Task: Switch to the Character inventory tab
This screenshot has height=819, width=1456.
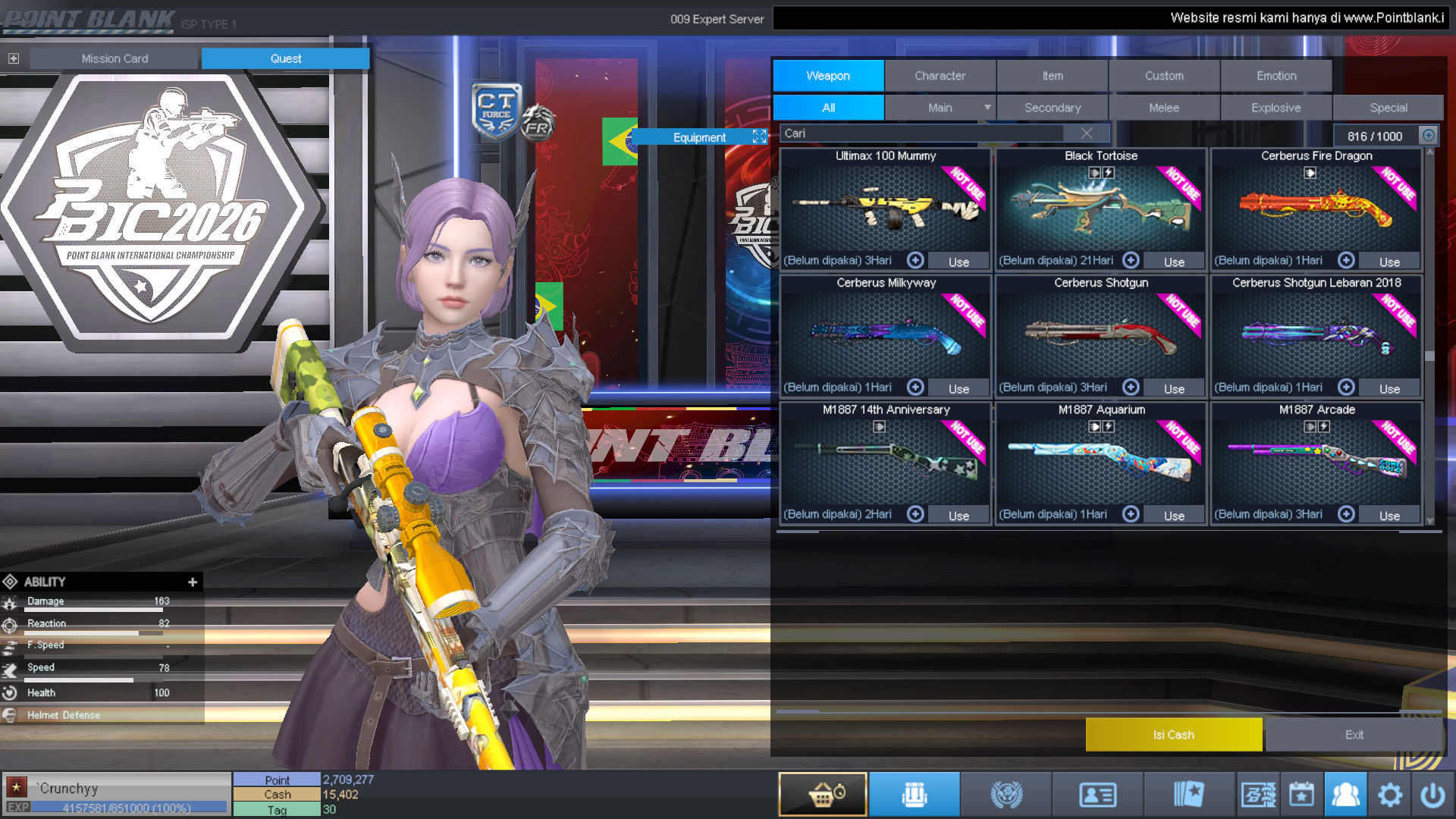Action: tap(940, 76)
